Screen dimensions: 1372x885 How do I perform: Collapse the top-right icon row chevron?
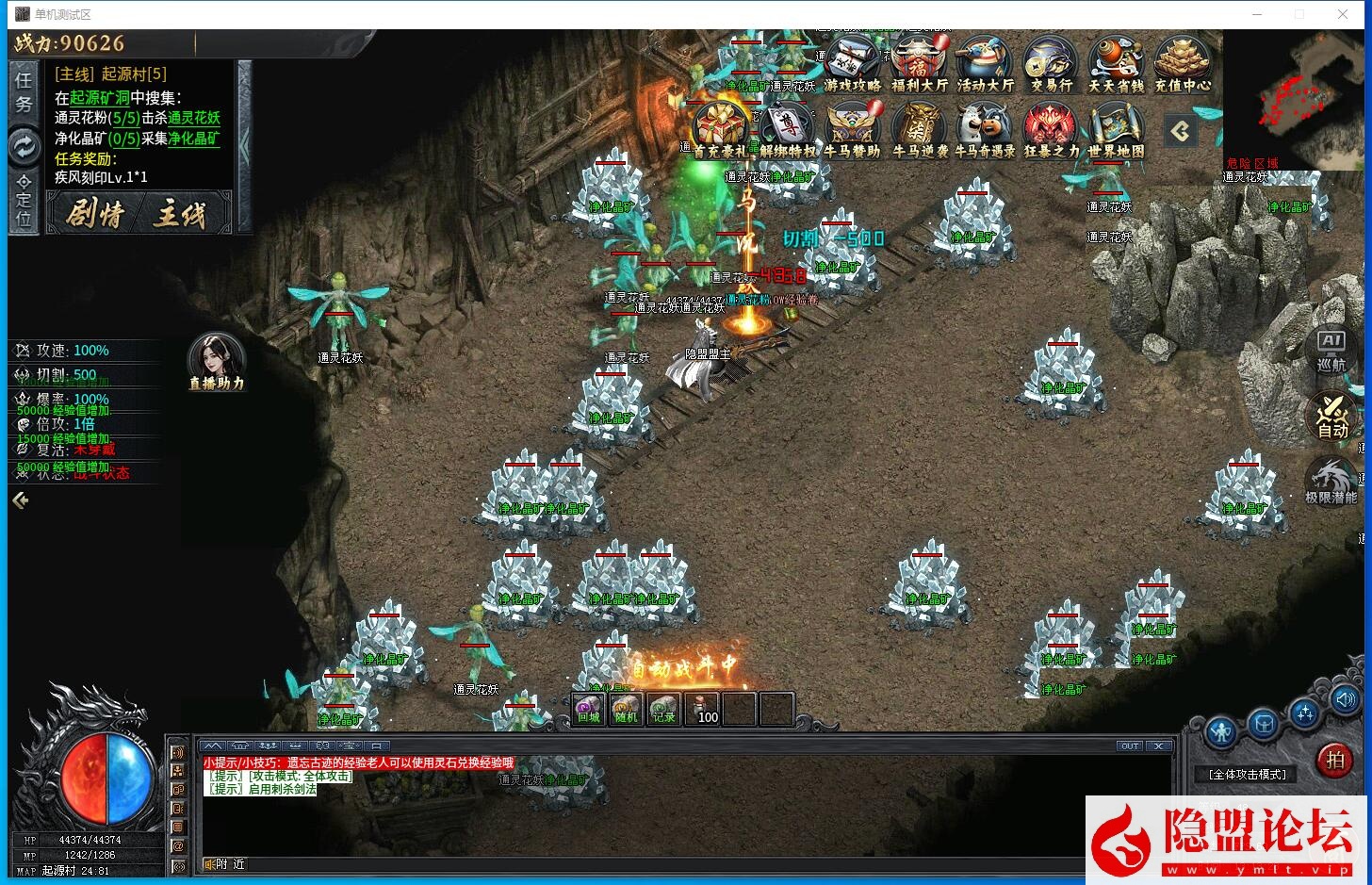point(1181,132)
